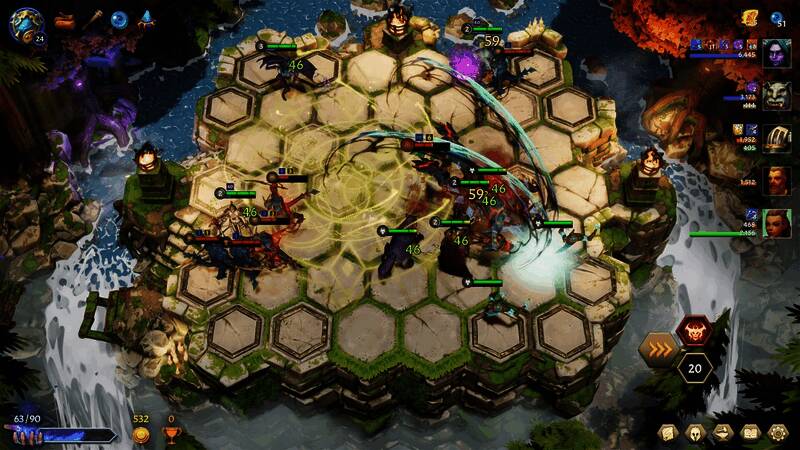Click the helmet hexagon button
Image resolution: width=800 pixels, height=450 pixels.
pyautogui.click(x=696, y=433)
